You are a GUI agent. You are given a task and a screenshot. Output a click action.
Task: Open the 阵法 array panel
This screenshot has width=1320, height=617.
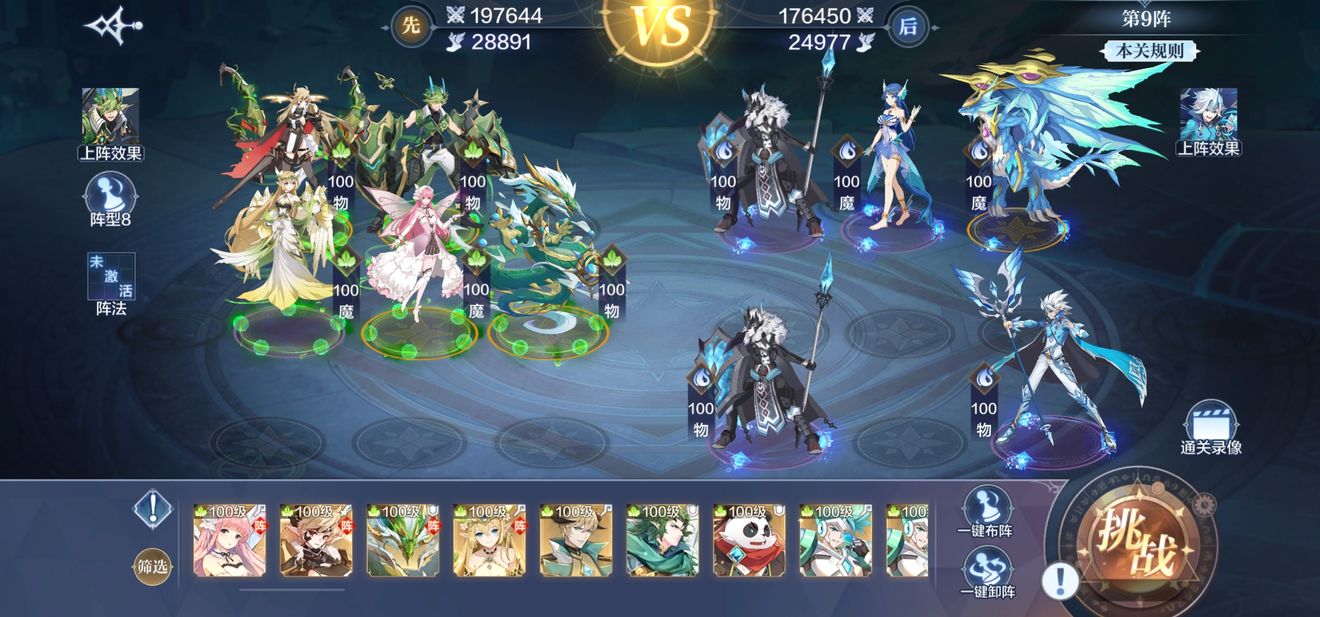coord(111,282)
